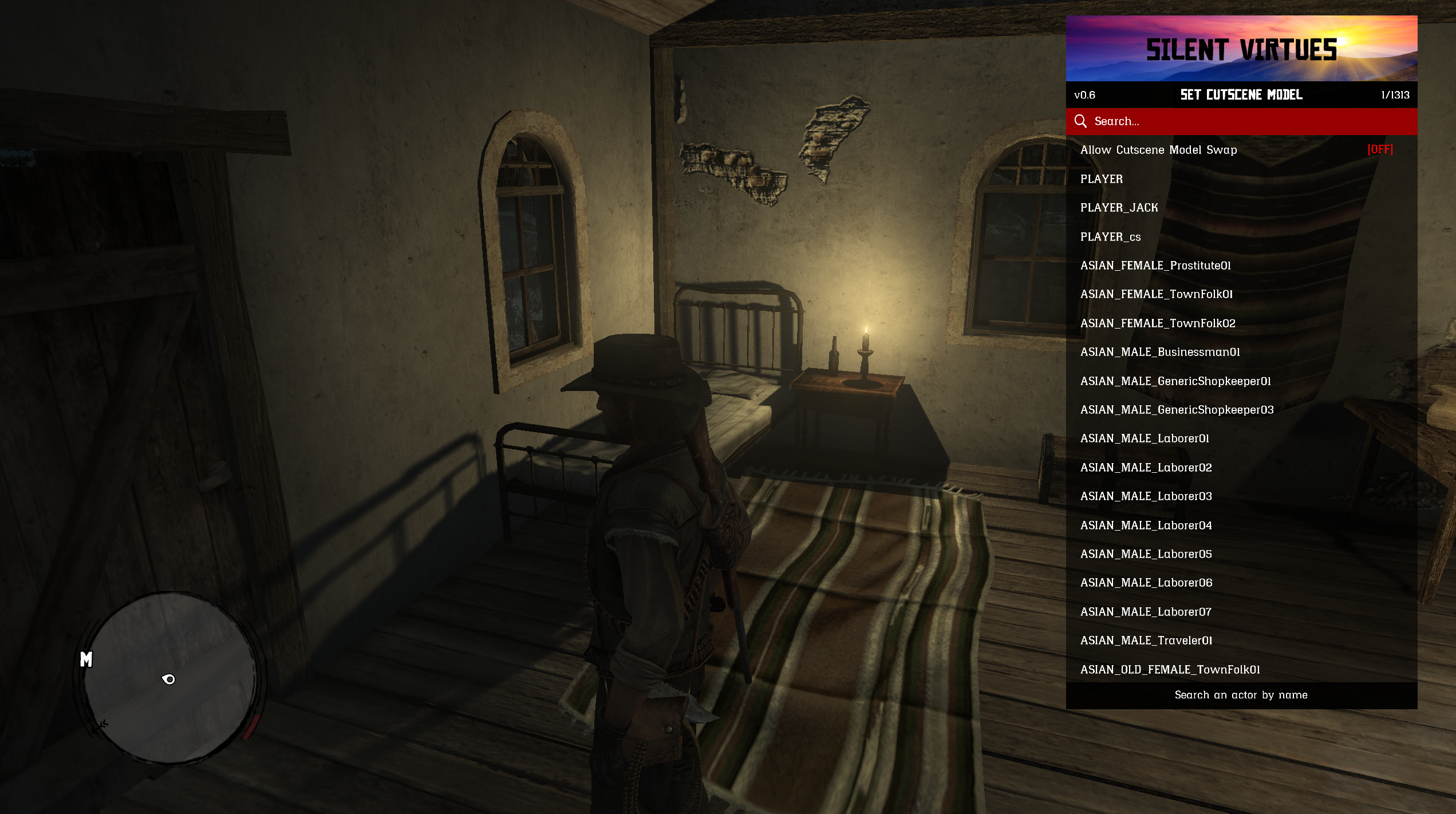Toggle Allow Cutscene Model Swap
The height and width of the screenshot is (814, 1456).
(x=1240, y=150)
